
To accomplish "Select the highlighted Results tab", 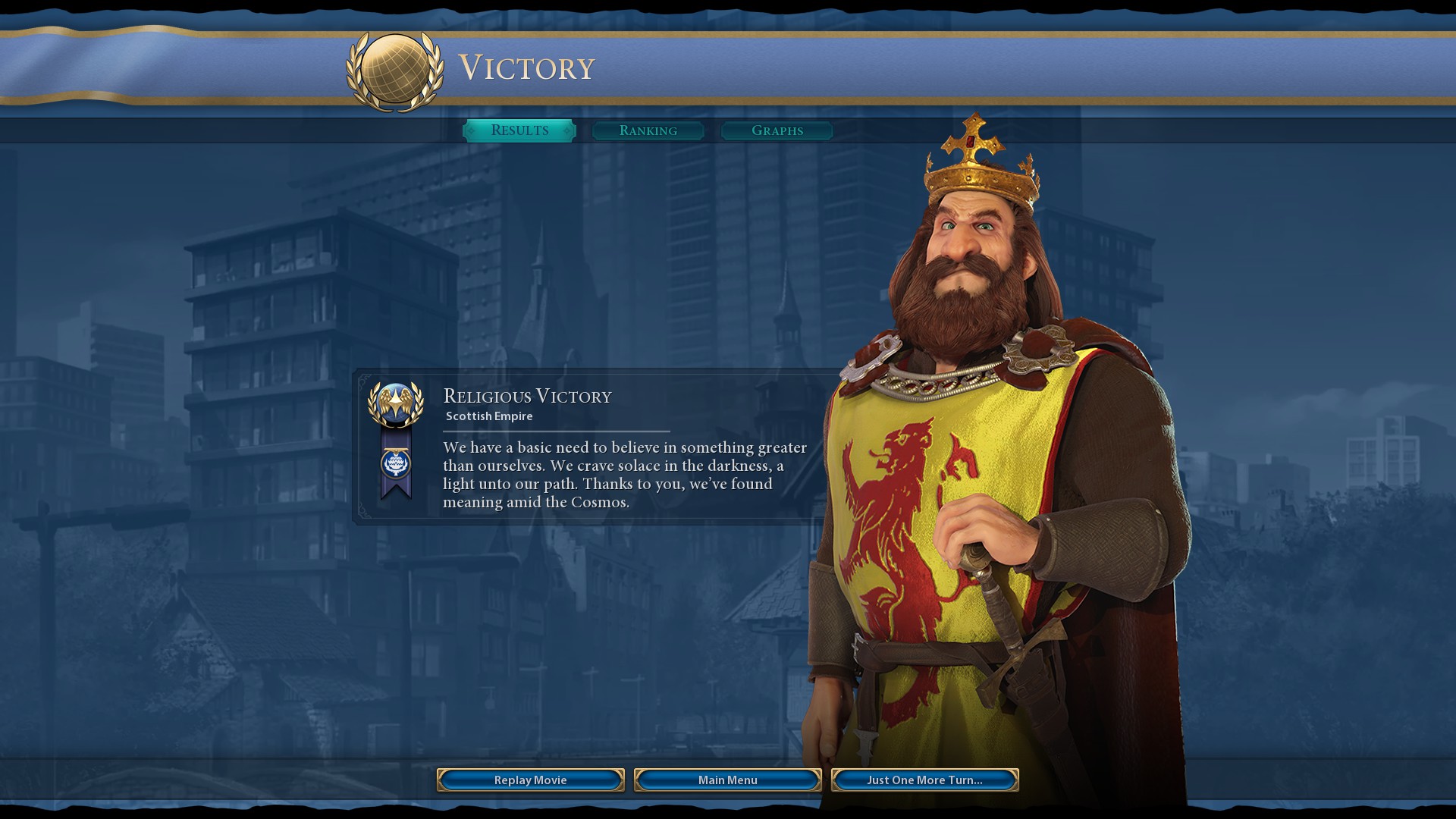I will tap(520, 130).
